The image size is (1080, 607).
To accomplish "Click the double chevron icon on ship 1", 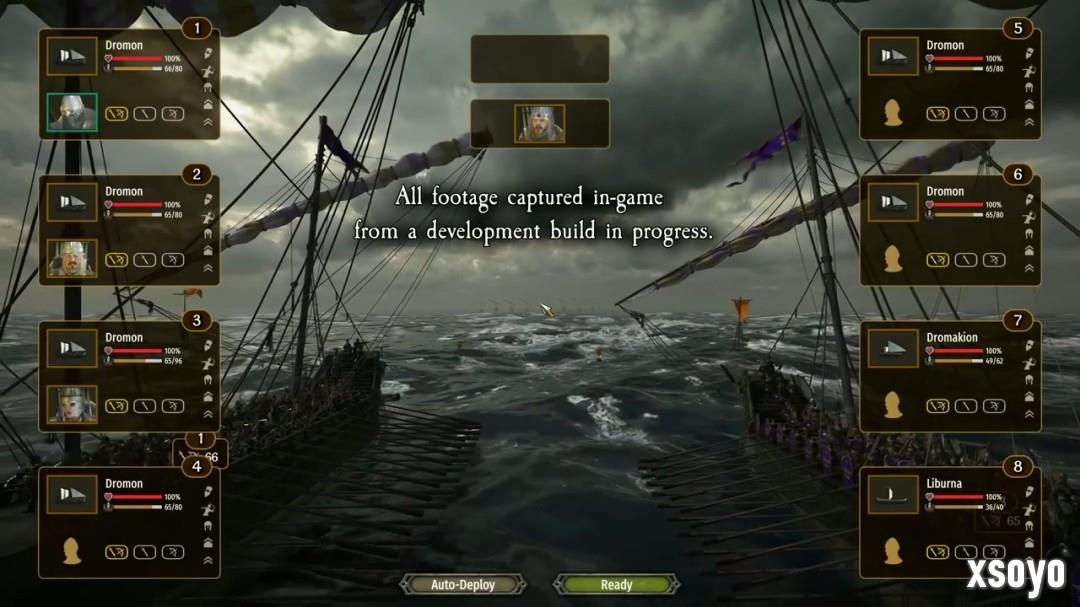I will coord(208,122).
